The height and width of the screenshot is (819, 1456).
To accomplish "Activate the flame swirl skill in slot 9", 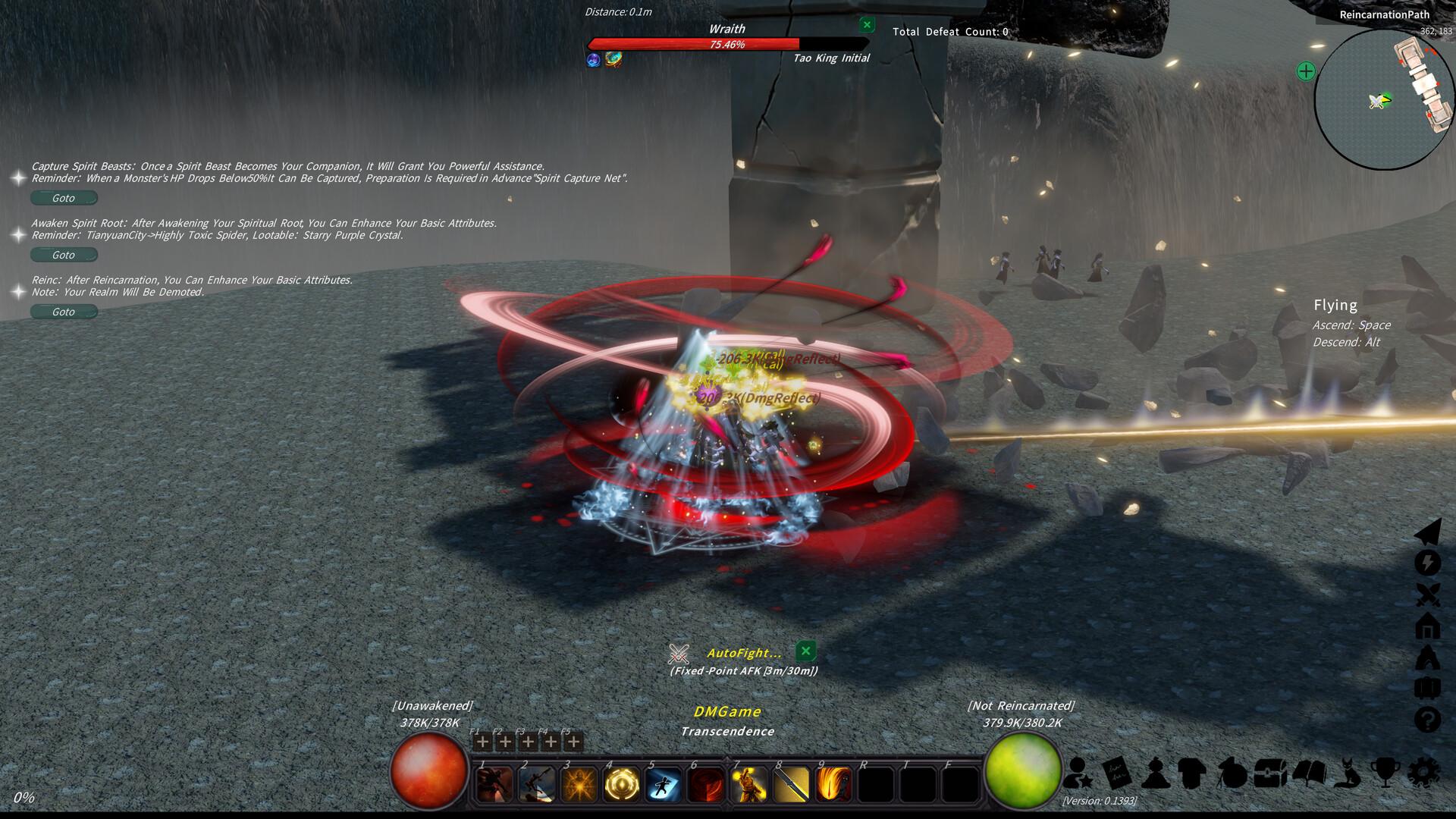I will 833,783.
